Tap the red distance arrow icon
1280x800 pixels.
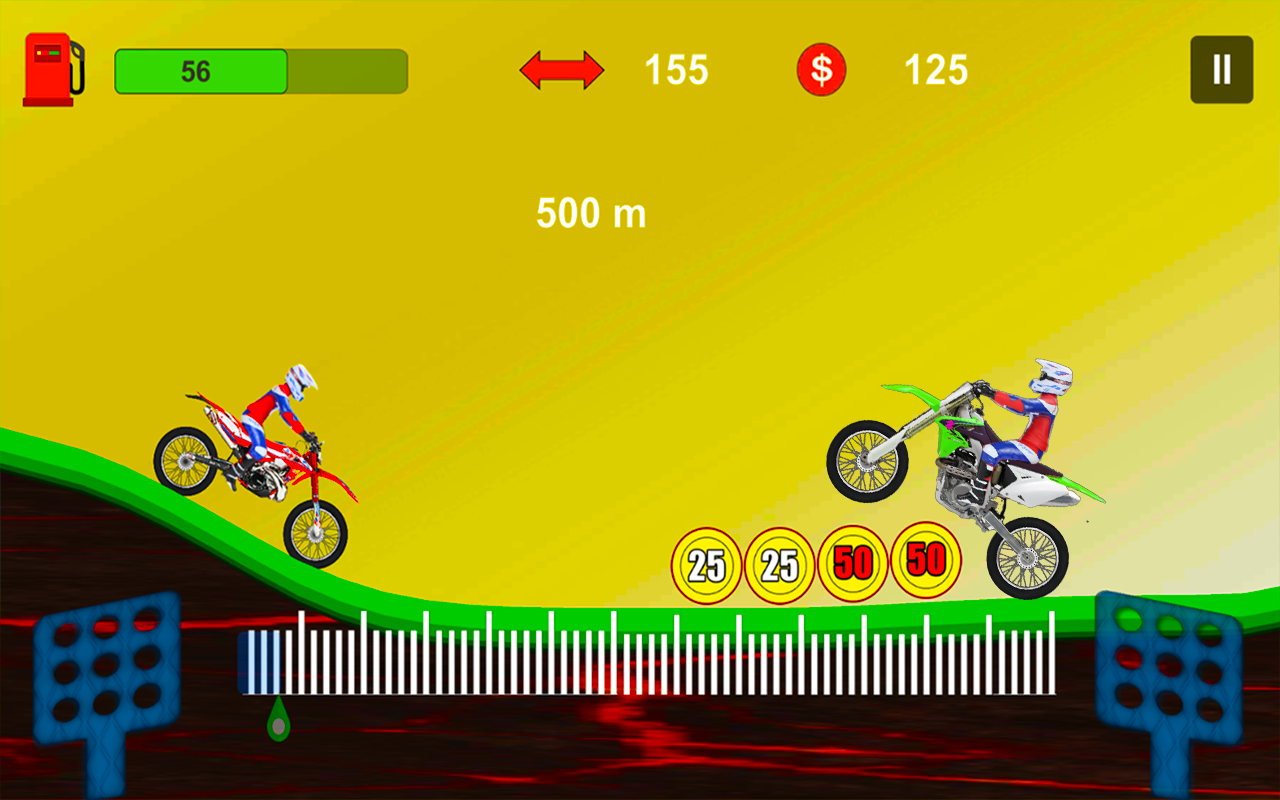(x=561, y=70)
